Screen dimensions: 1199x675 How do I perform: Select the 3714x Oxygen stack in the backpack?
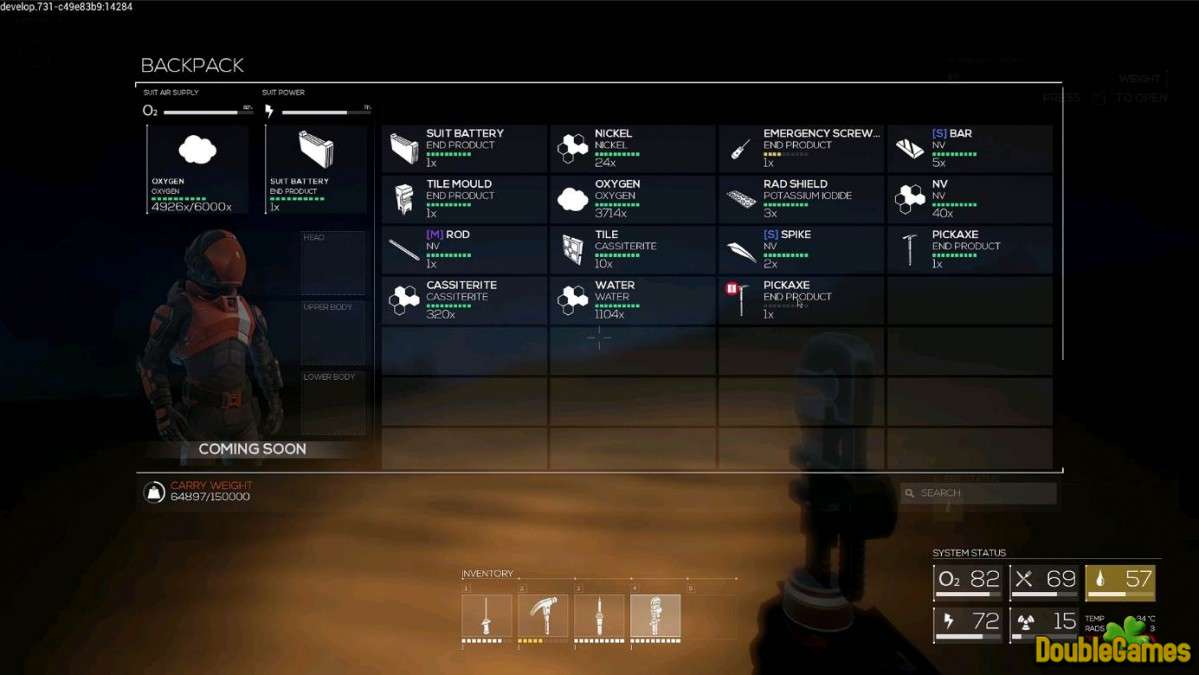[x=632, y=199]
